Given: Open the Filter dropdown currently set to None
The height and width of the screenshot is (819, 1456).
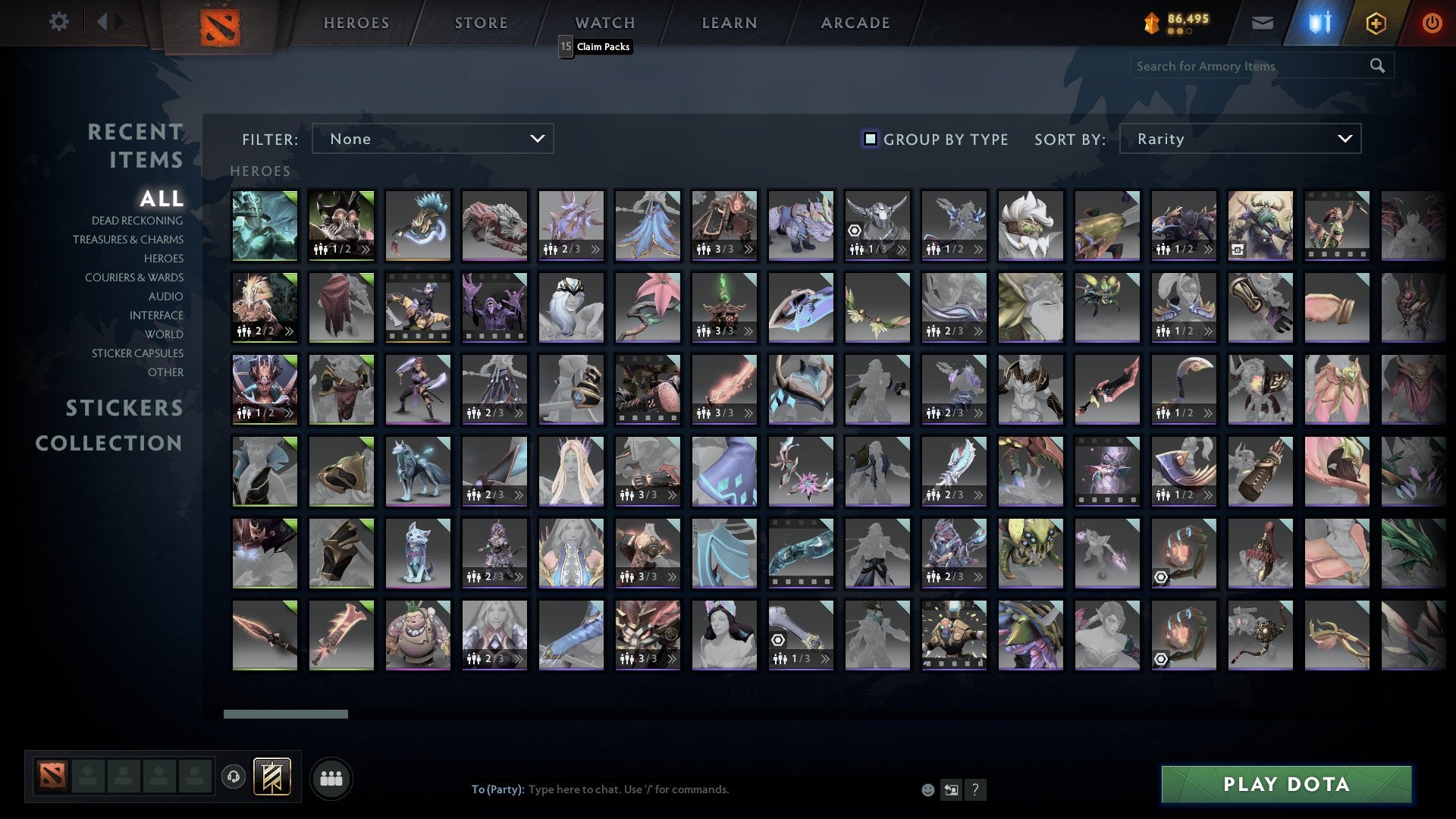Looking at the screenshot, I should point(432,139).
